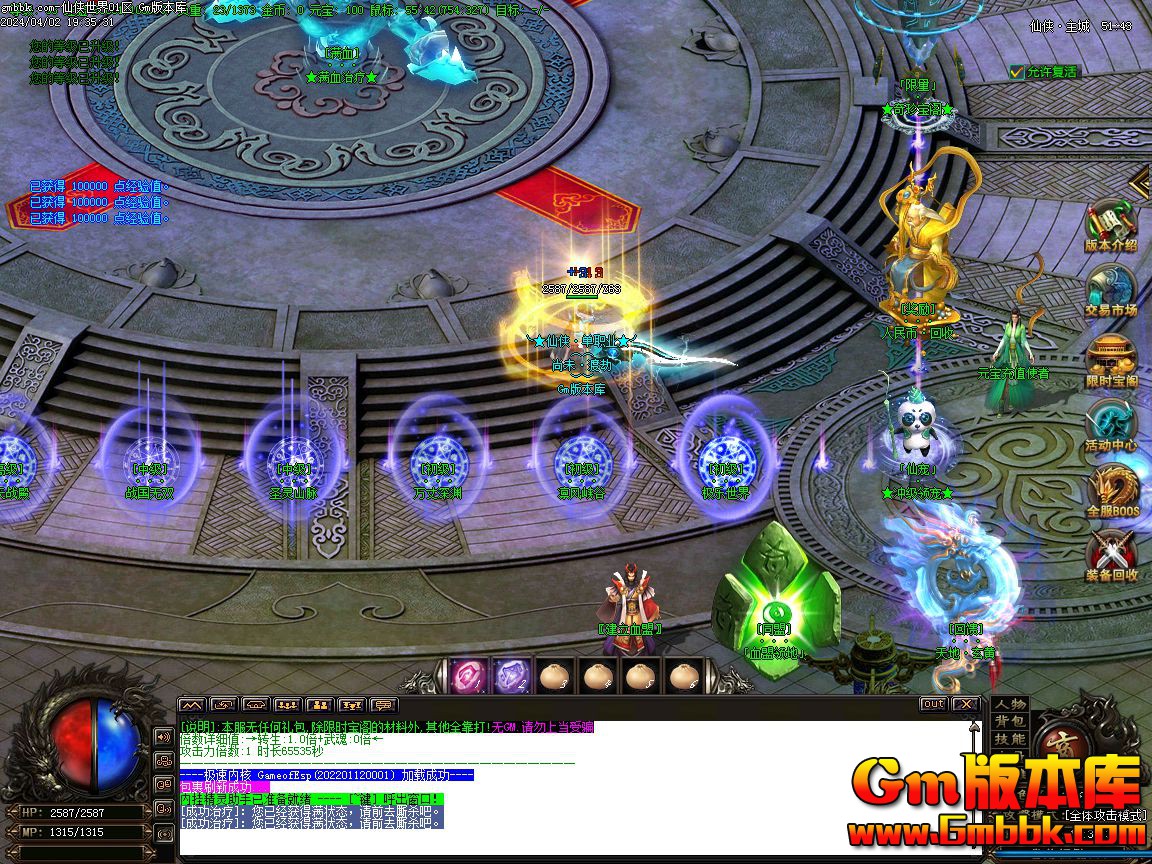Open the 交易市场 trading market
The width and height of the screenshot is (1152, 864).
click(x=1111, y=290)
